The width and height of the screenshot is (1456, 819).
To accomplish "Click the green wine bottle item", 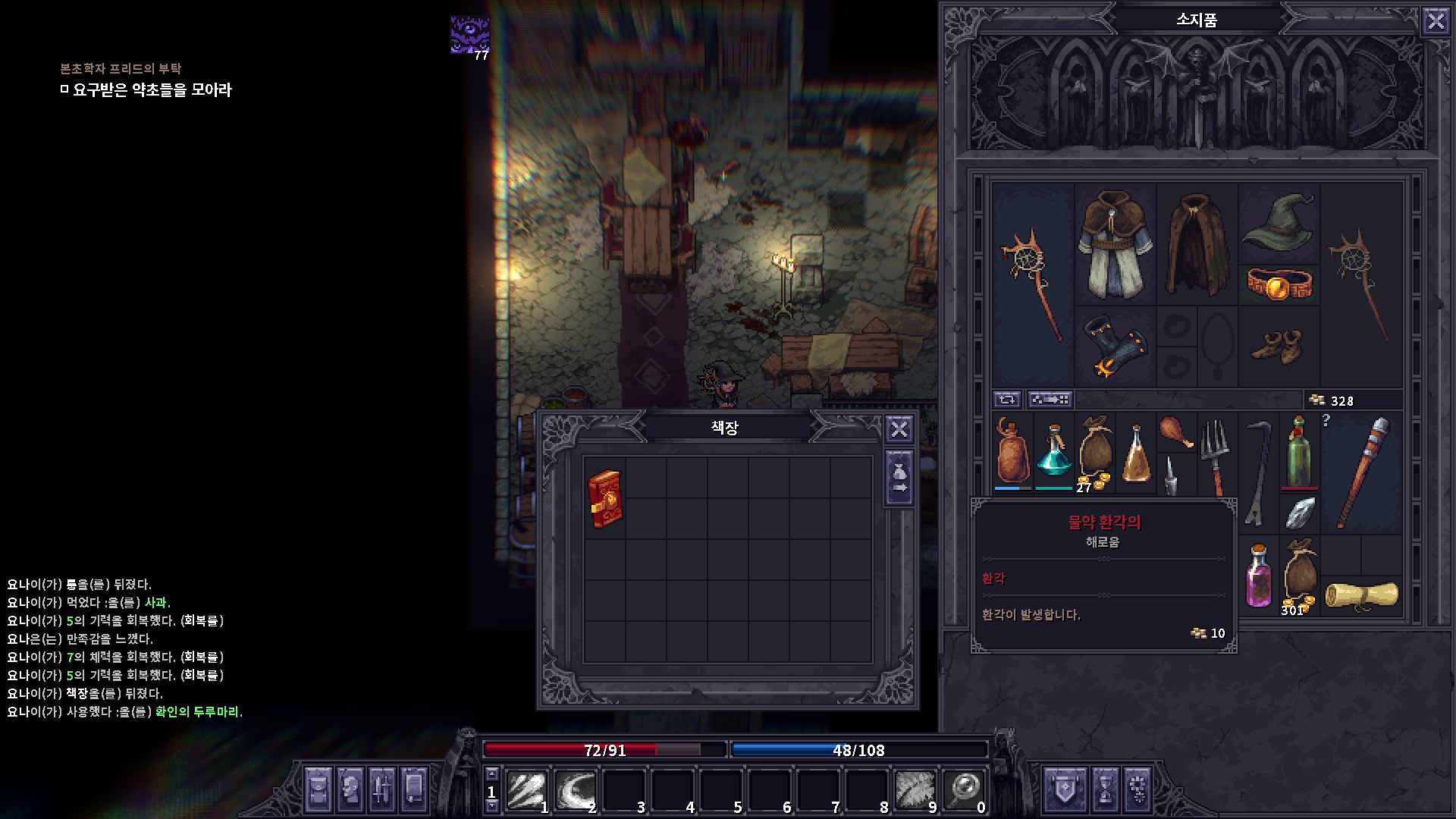I will [x=1299, y=453].
